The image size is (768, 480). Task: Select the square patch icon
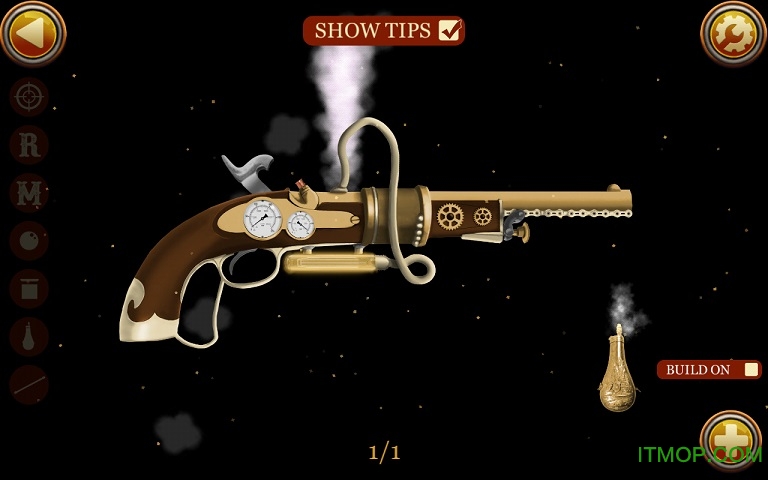[x=29, y=289]
